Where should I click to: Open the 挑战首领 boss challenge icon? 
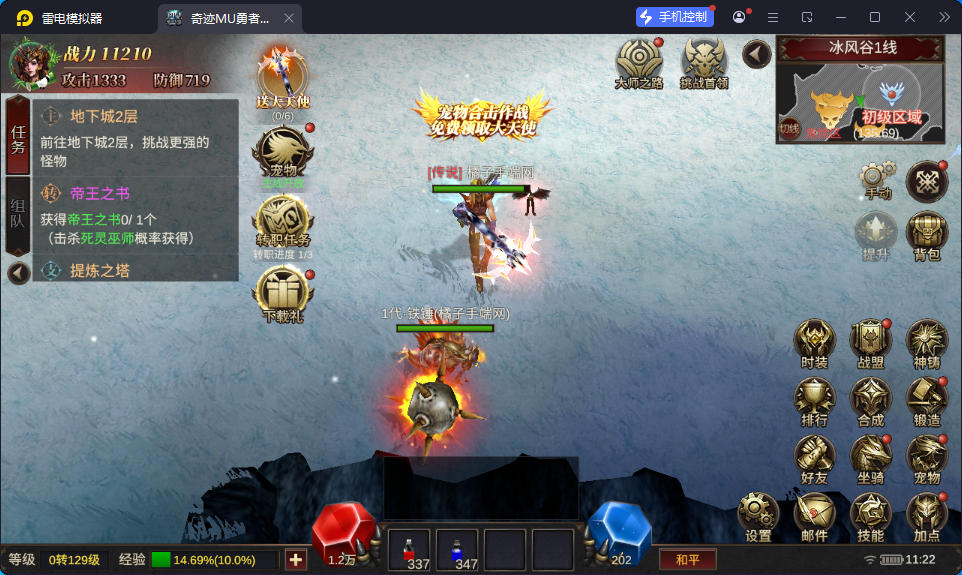[704, 62]
